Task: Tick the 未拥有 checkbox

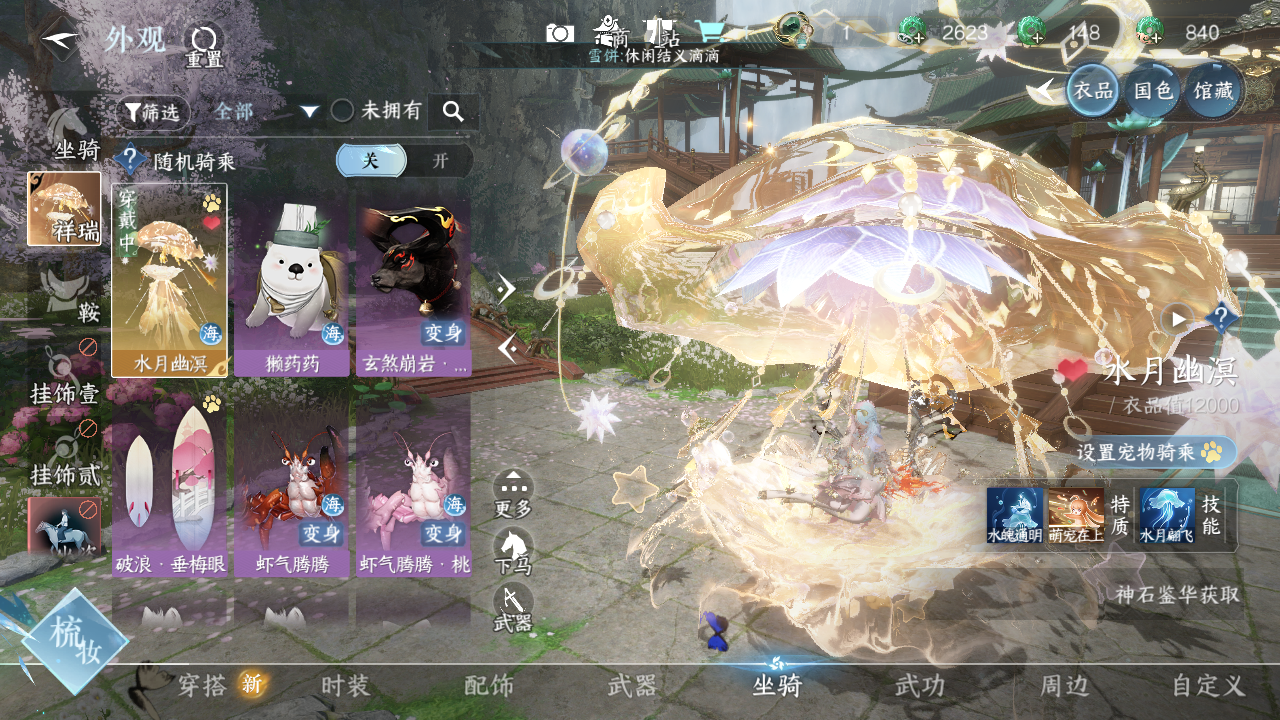Action: coord(343,111)
